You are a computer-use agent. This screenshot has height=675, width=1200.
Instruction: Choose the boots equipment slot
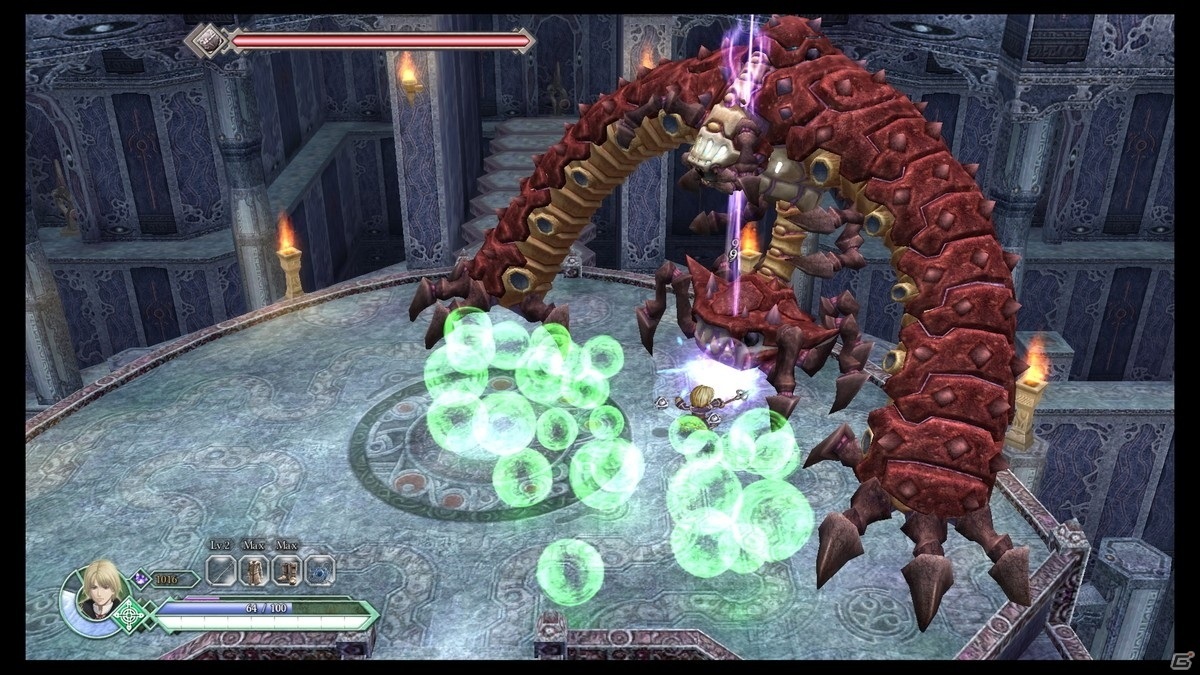tap(287, 572)
